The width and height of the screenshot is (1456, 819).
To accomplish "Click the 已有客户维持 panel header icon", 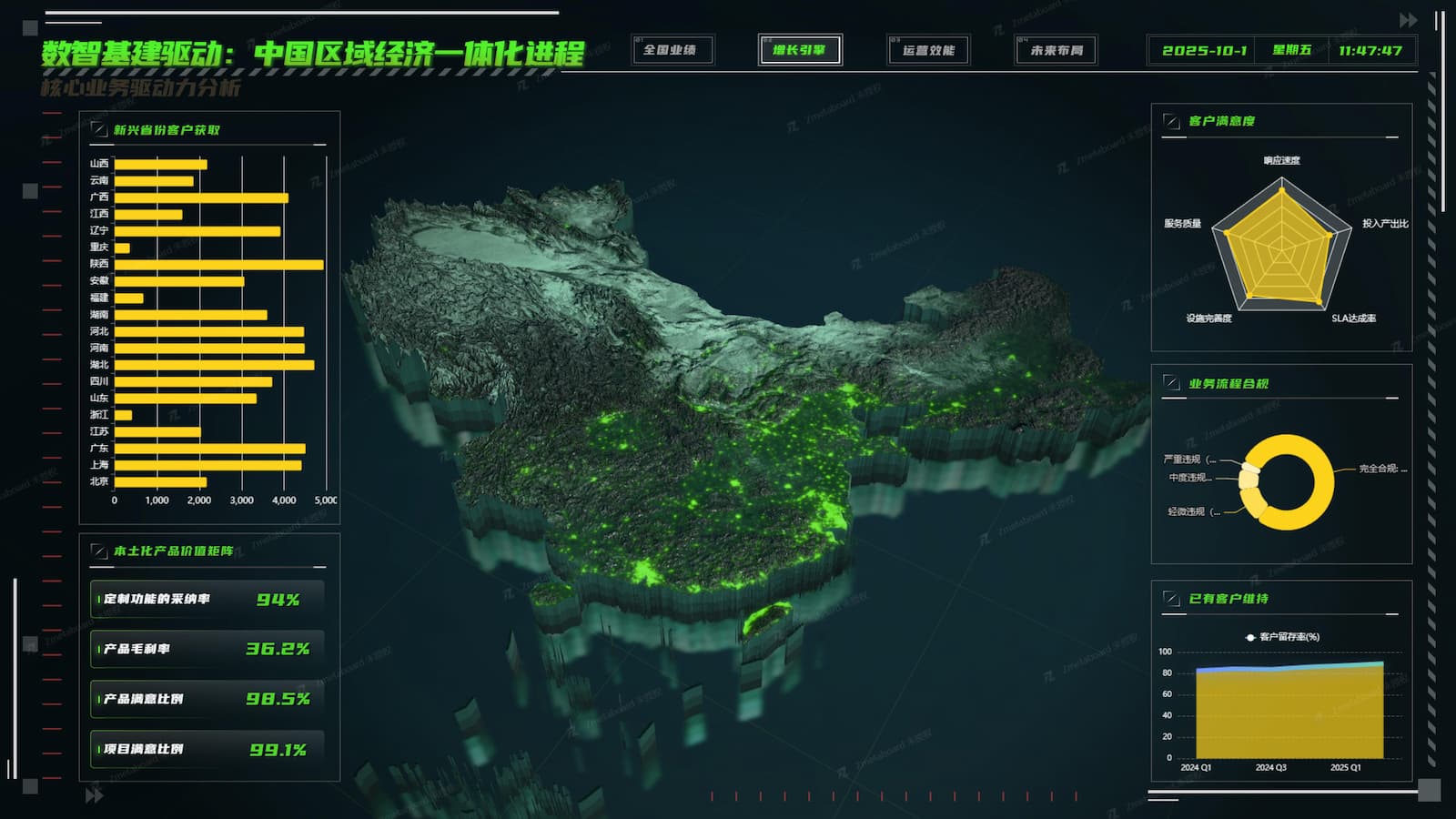I will coord(1170,599).
